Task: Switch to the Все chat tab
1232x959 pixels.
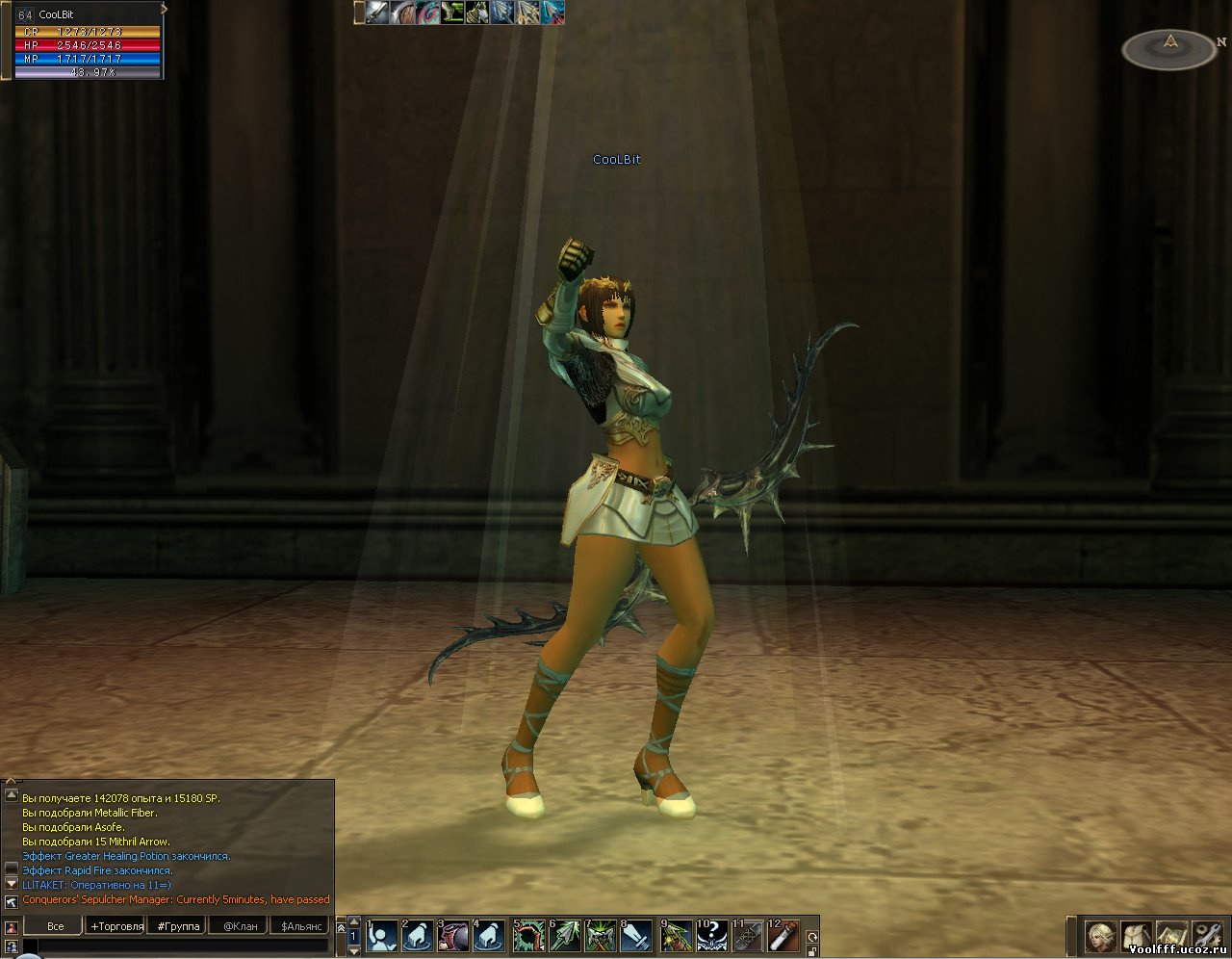Action: [x=56, y=926]
